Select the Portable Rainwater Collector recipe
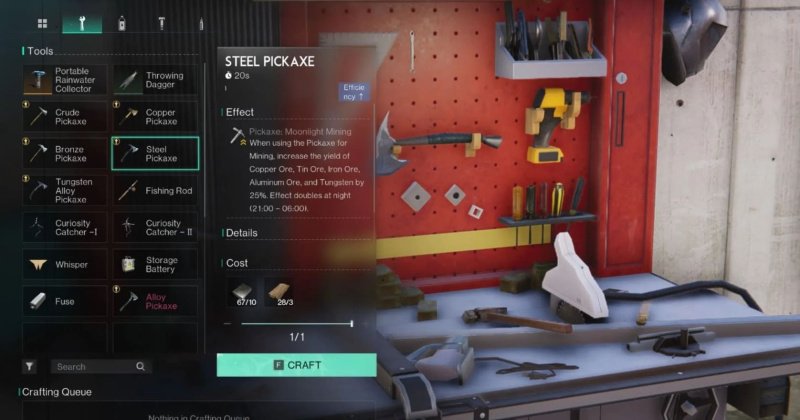This screenshot has width=800, height=420. [64, 81]
